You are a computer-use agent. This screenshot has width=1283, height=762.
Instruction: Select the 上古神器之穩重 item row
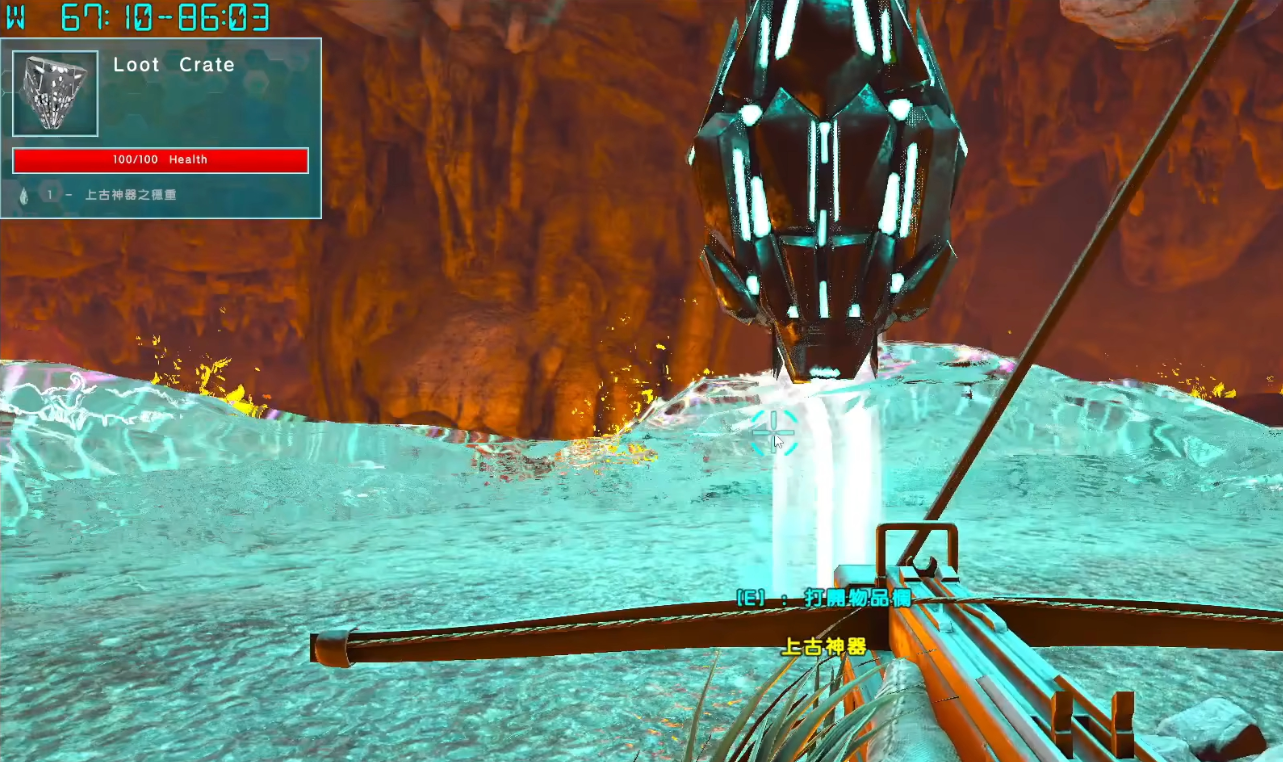[130, 195]
